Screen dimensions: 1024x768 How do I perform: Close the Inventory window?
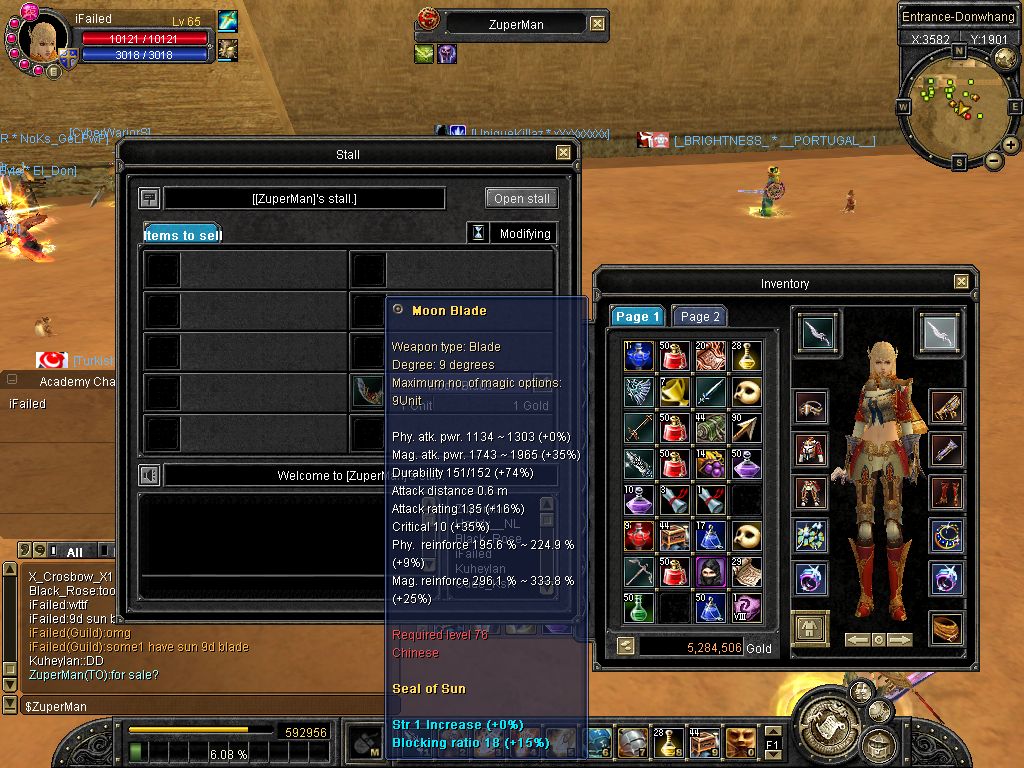(x=961, y=282)
